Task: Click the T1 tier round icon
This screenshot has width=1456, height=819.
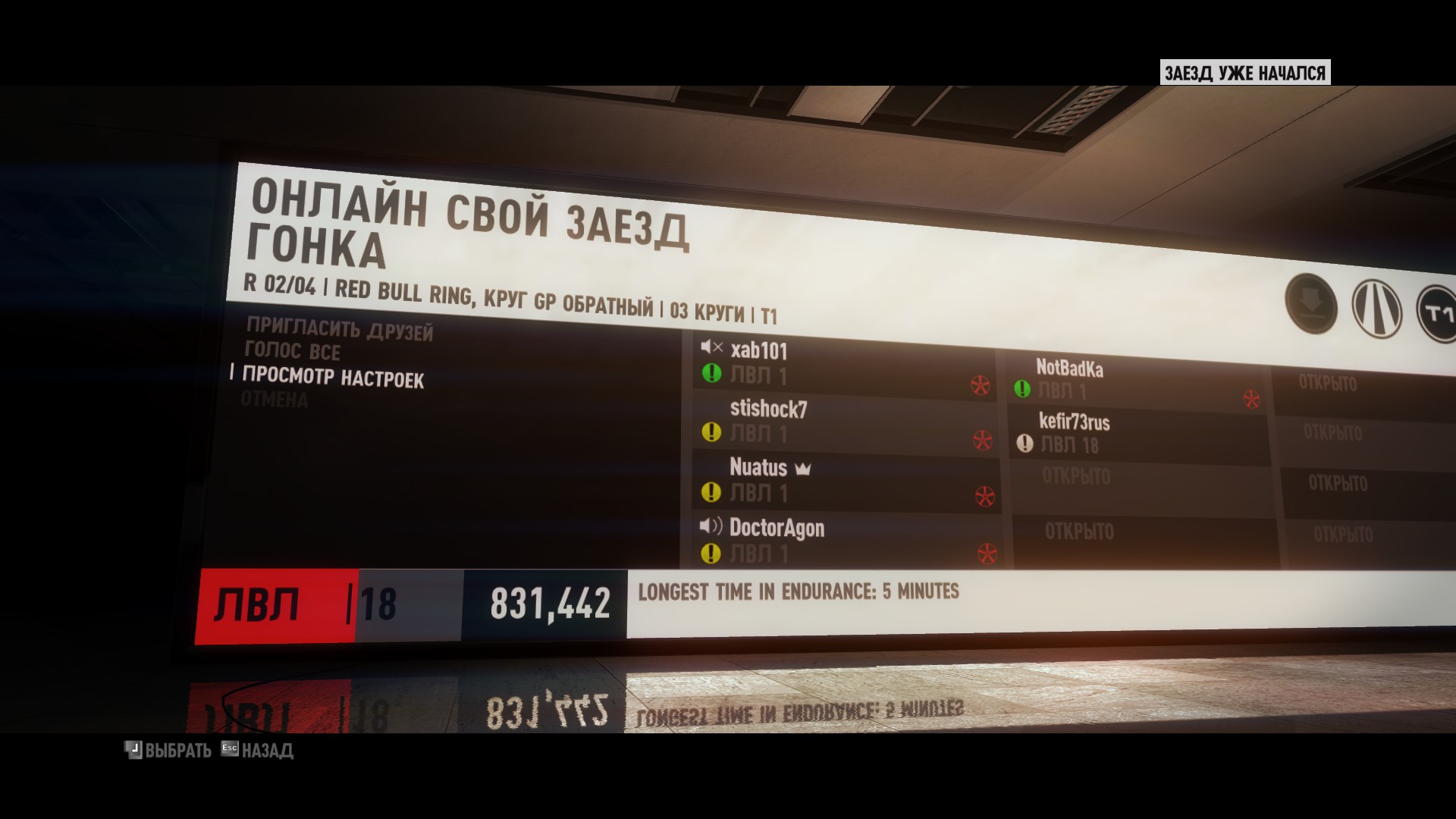Action: pos(1437,313)
